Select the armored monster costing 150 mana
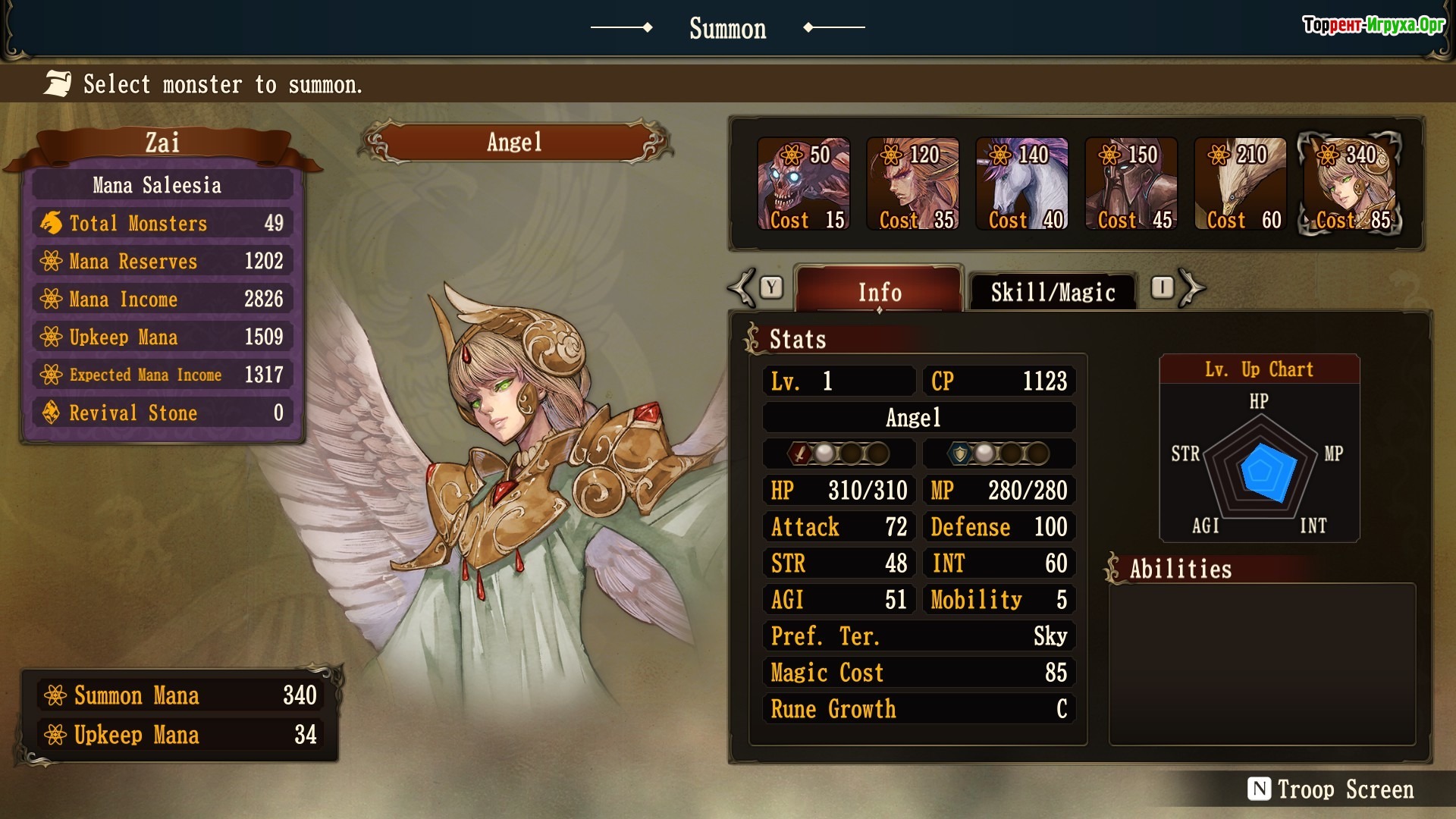1456x819 pixels. tap(1131, 184)
